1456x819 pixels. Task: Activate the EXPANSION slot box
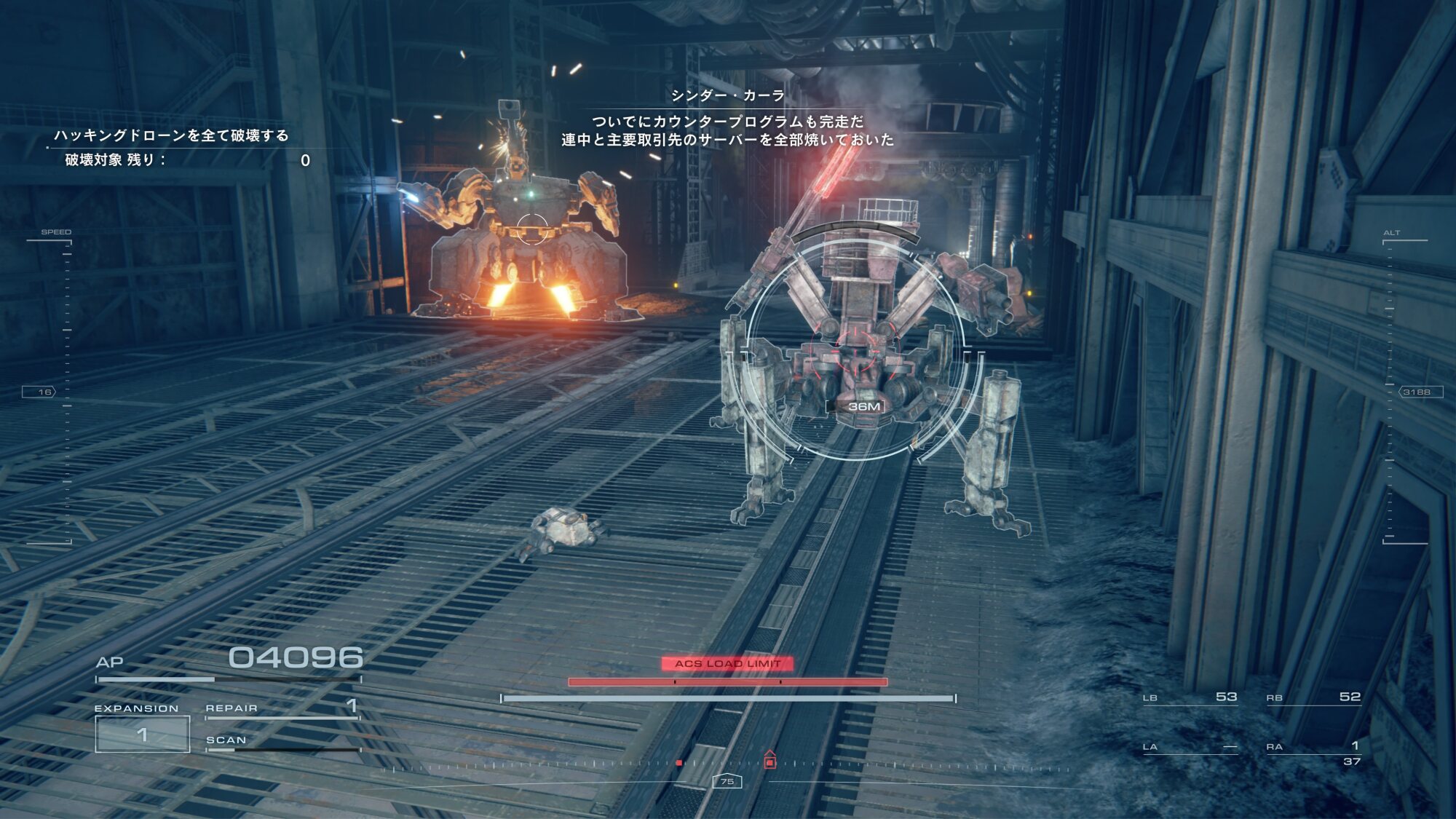pos(143,734)
